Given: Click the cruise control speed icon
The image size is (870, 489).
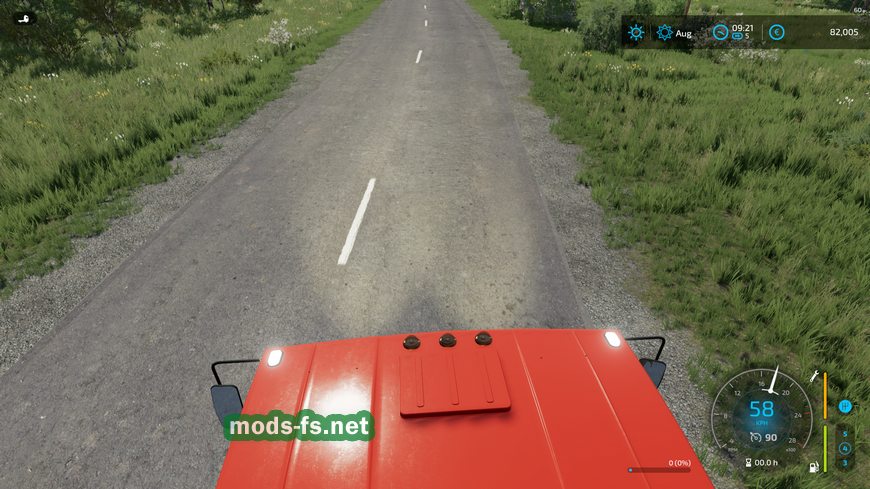Looking at the screenshot, I should coord(755,436).
